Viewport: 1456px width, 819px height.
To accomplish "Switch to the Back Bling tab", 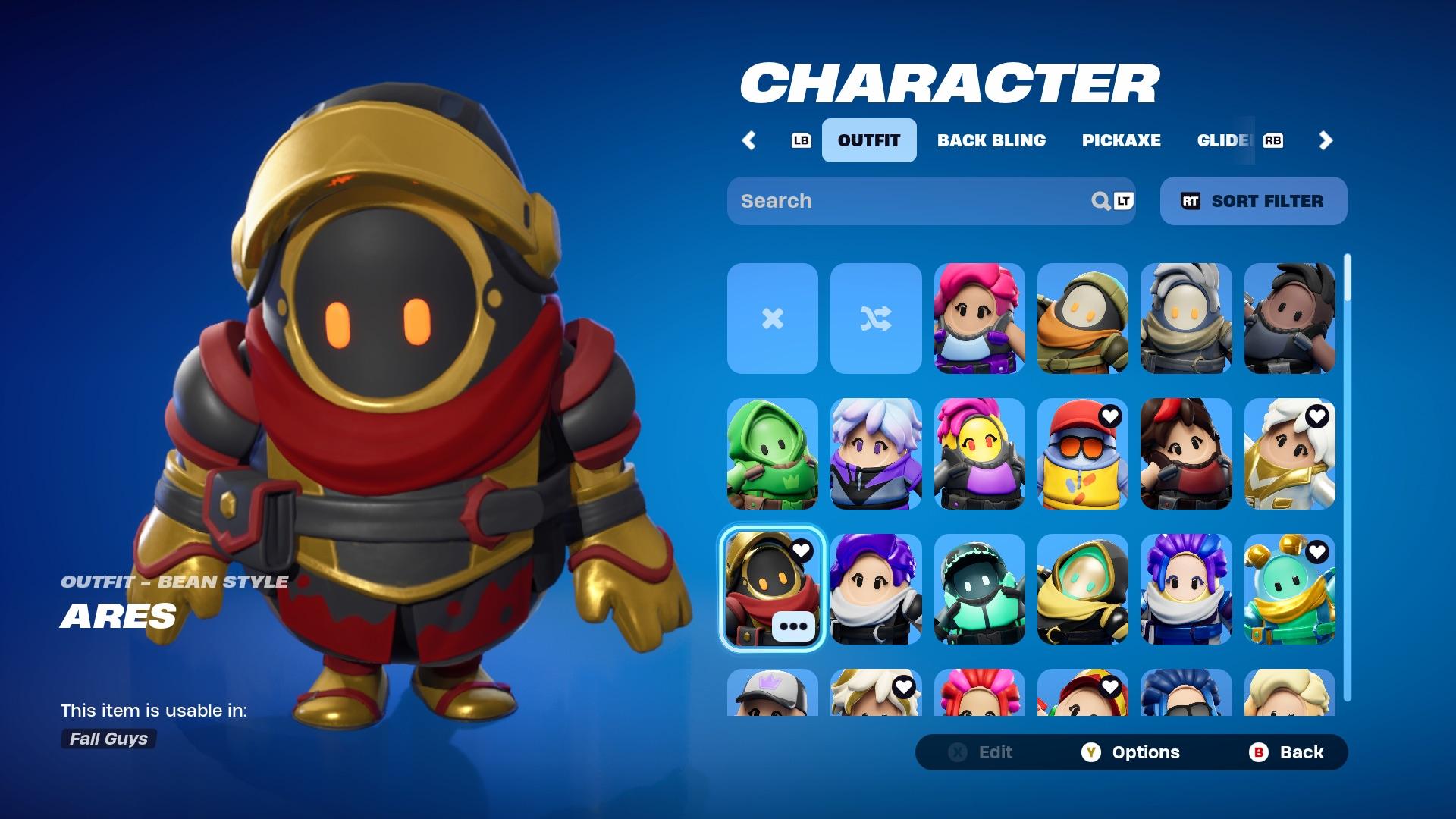I will tap(992, 140).
